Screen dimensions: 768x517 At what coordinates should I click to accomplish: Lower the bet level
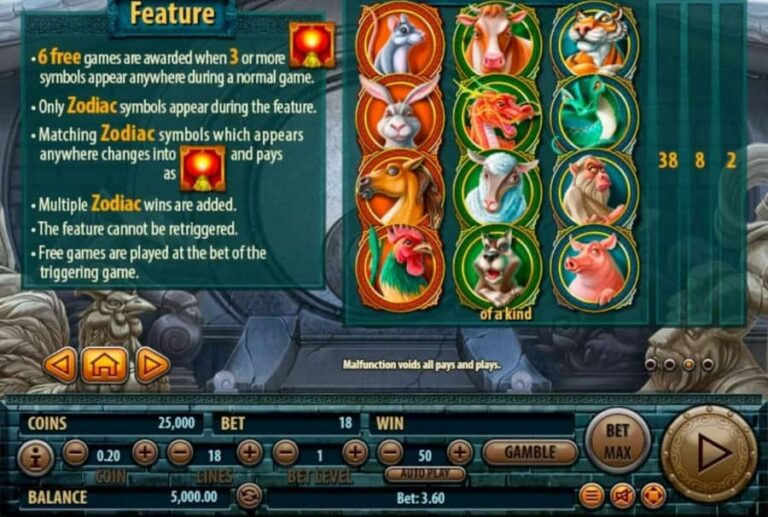[x=286, y=453]
